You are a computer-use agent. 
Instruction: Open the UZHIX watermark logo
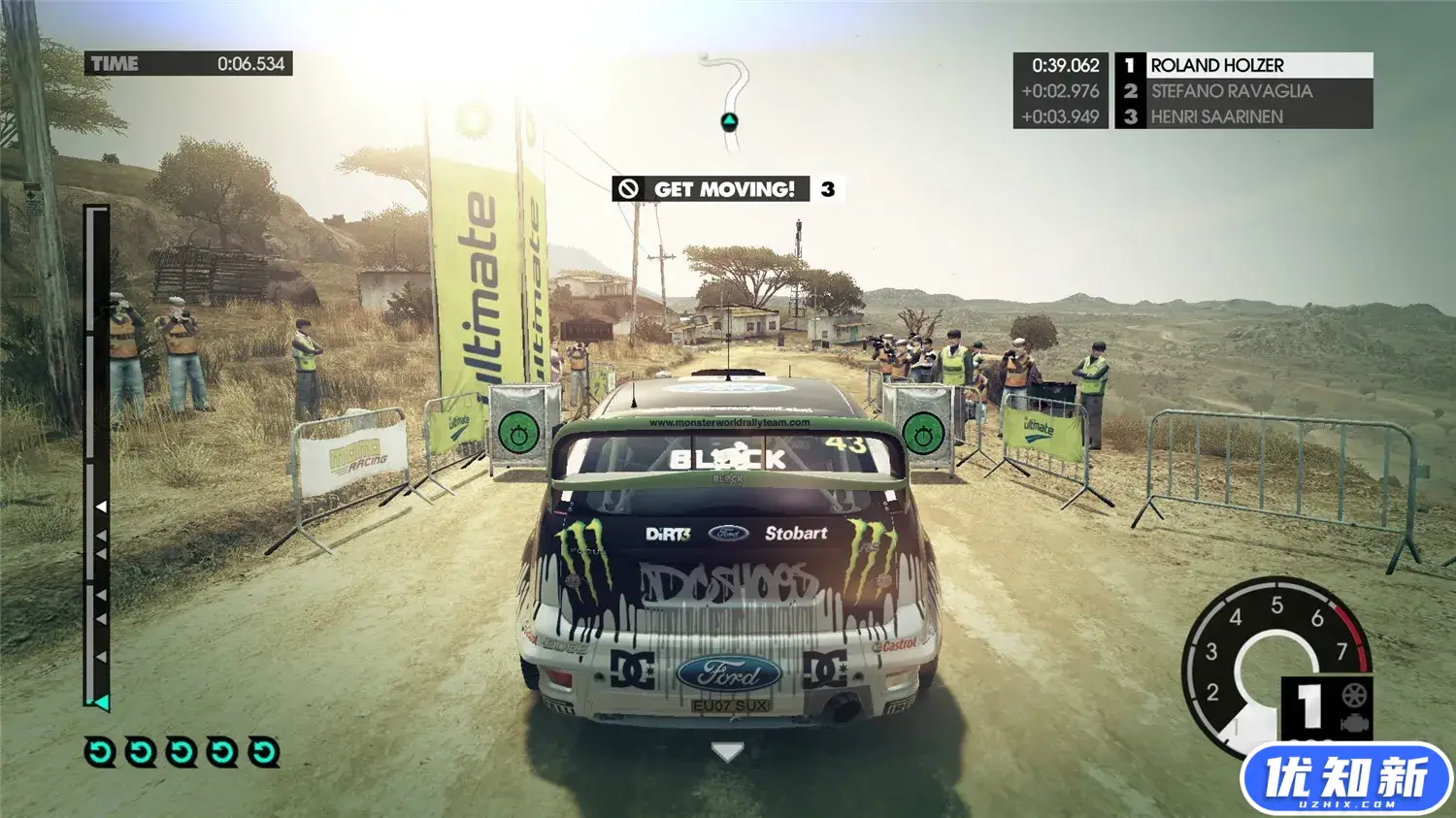[x=1345, y=779]
